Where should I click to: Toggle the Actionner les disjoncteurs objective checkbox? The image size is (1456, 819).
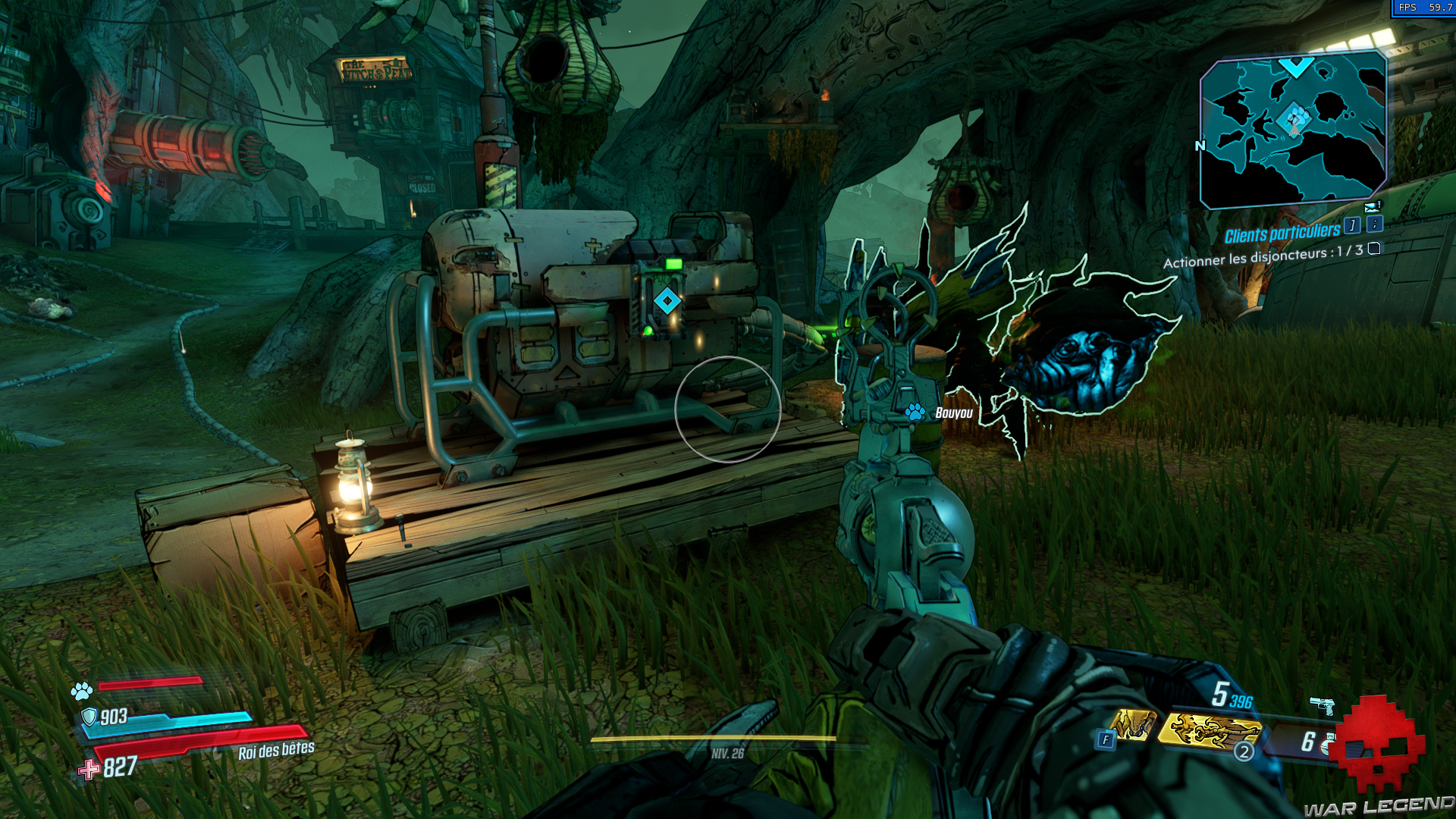[1373, 250]
